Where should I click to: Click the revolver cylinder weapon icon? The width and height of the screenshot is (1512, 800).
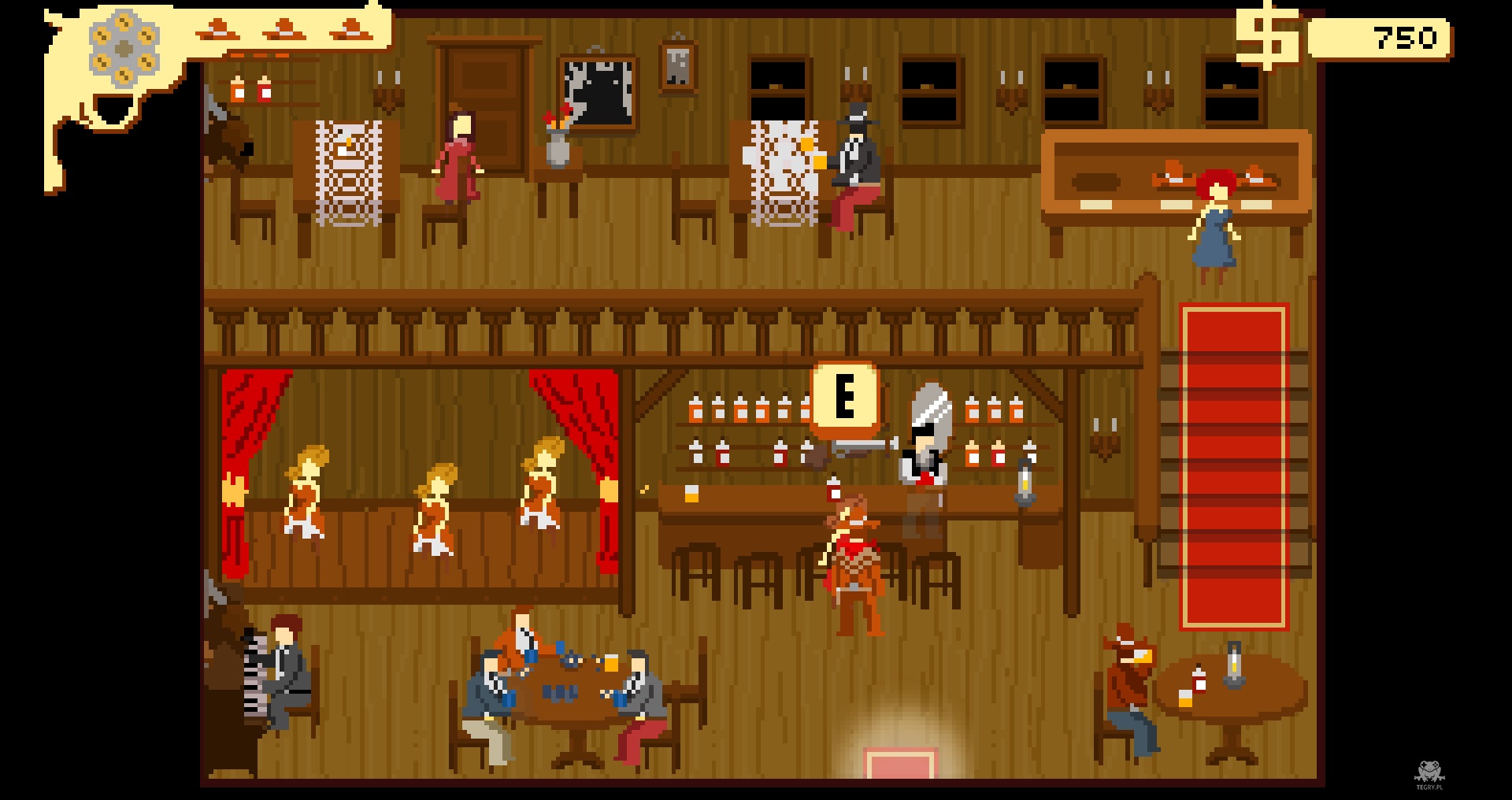124,50
